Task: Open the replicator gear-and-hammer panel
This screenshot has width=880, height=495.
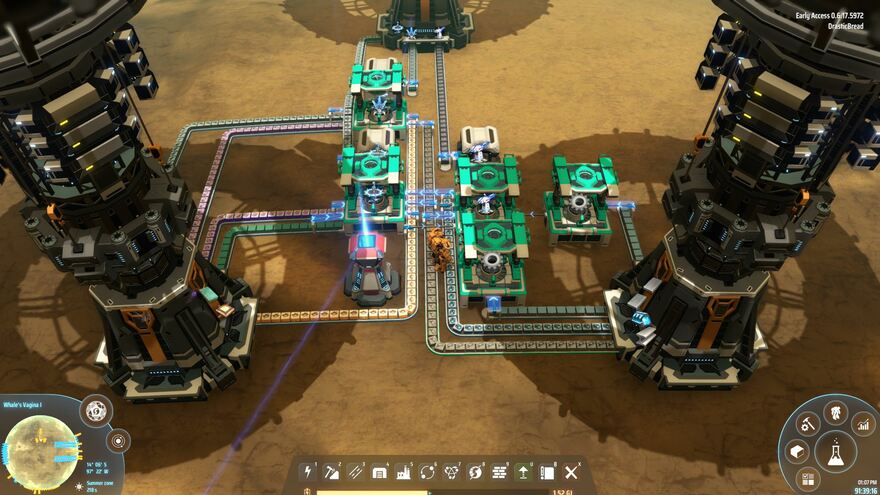Action: pos(808,424)
